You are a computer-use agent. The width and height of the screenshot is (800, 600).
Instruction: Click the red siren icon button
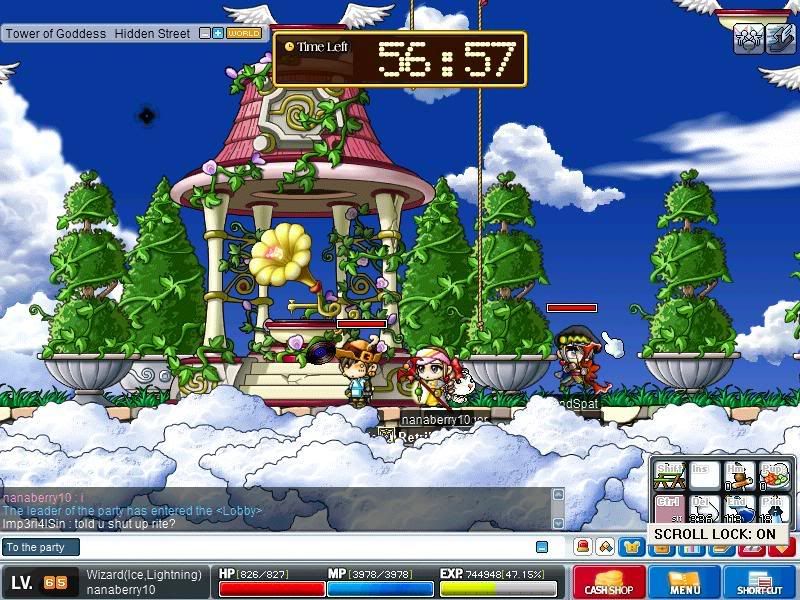coord(581,547)
